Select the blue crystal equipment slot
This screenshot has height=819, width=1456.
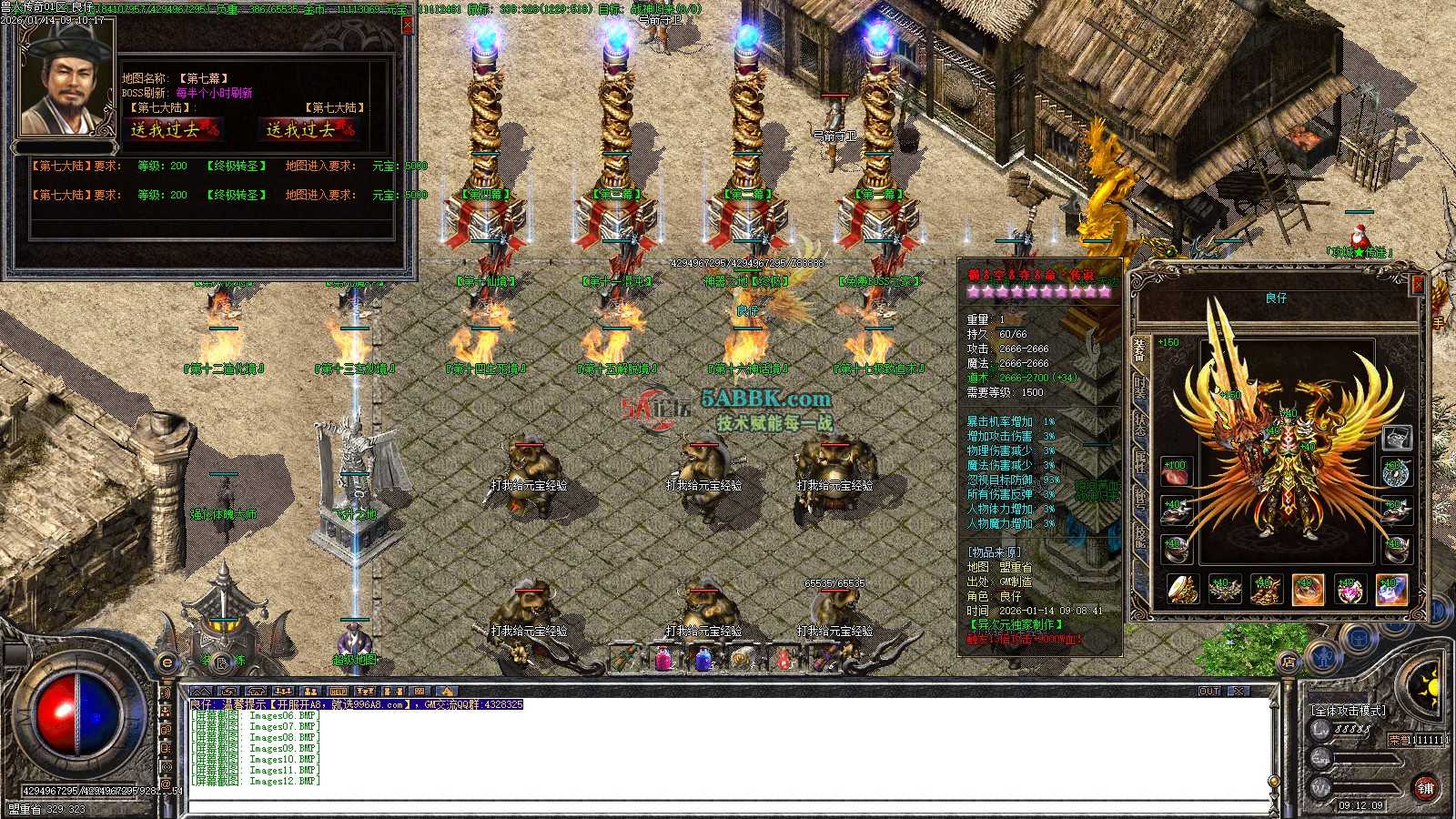tap(1391, 591)
